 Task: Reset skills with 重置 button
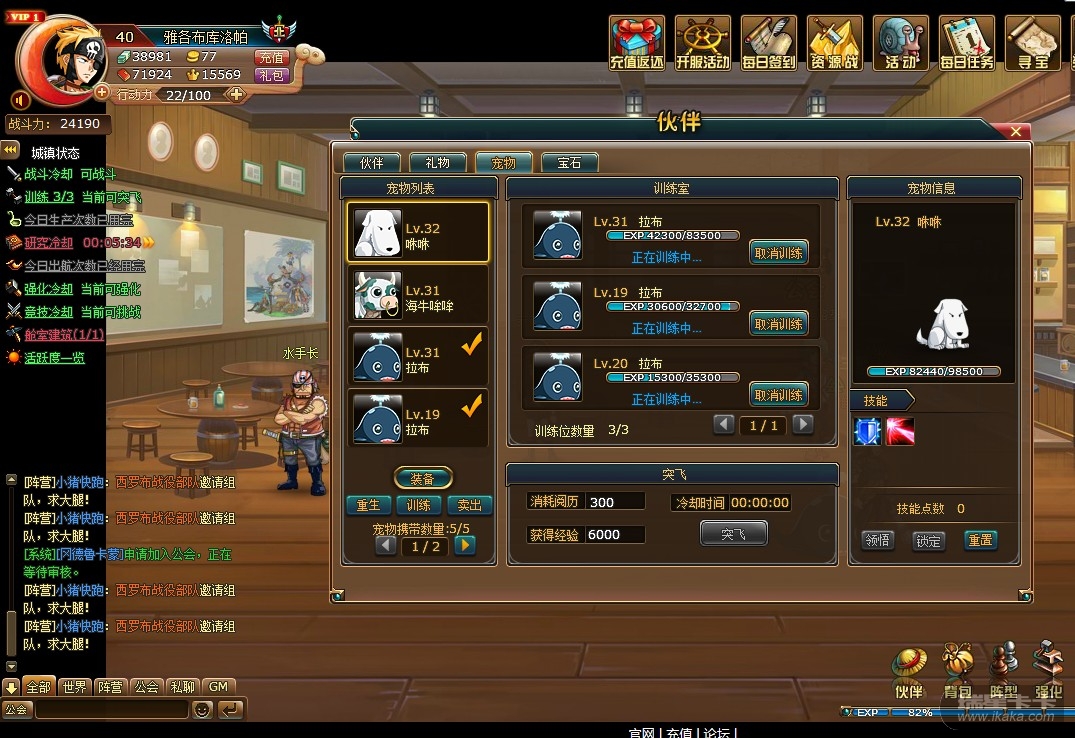pyautogui.click(x=980, y=540)
